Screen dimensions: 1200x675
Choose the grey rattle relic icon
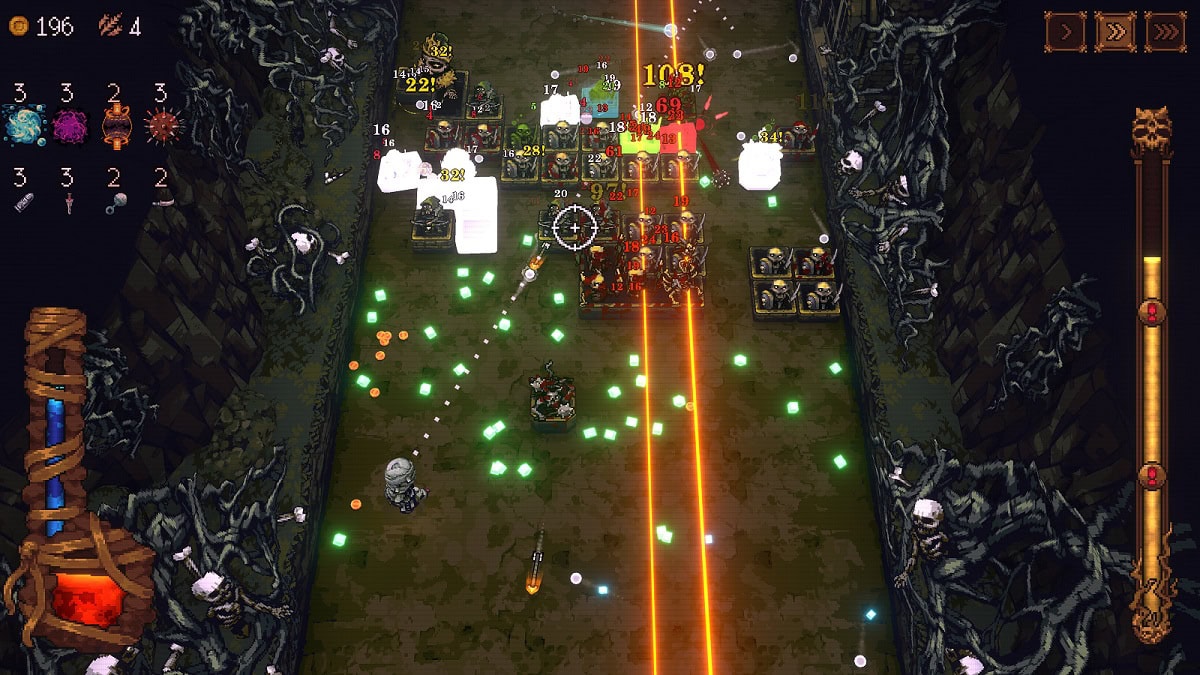pyautogui.click(x=114, y=203)
